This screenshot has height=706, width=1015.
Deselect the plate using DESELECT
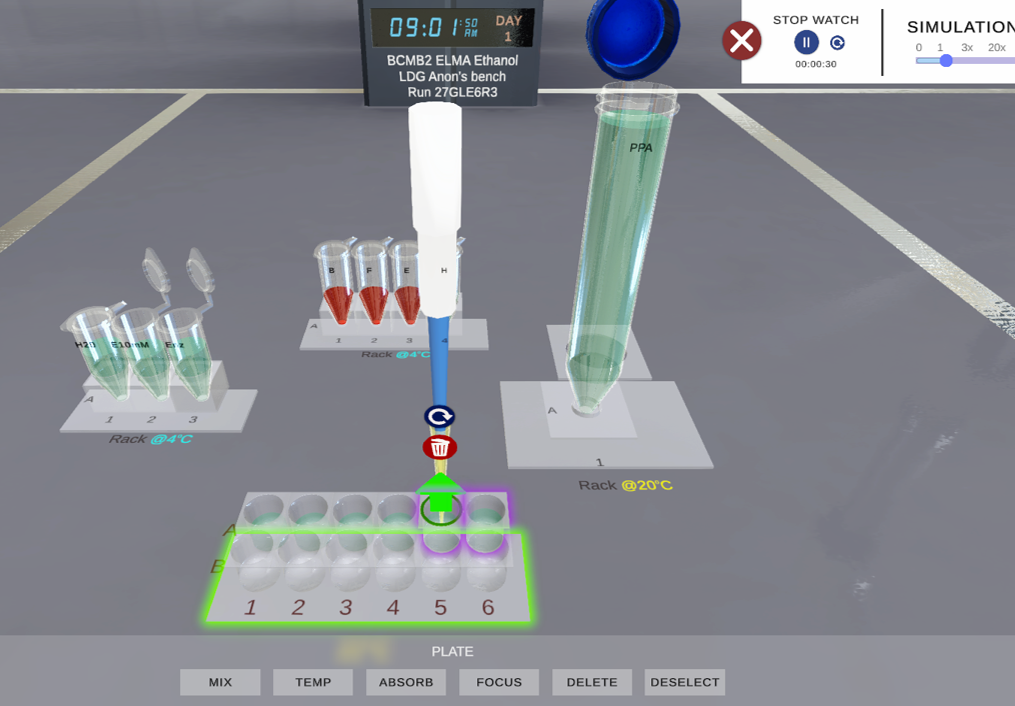[685, 682]
